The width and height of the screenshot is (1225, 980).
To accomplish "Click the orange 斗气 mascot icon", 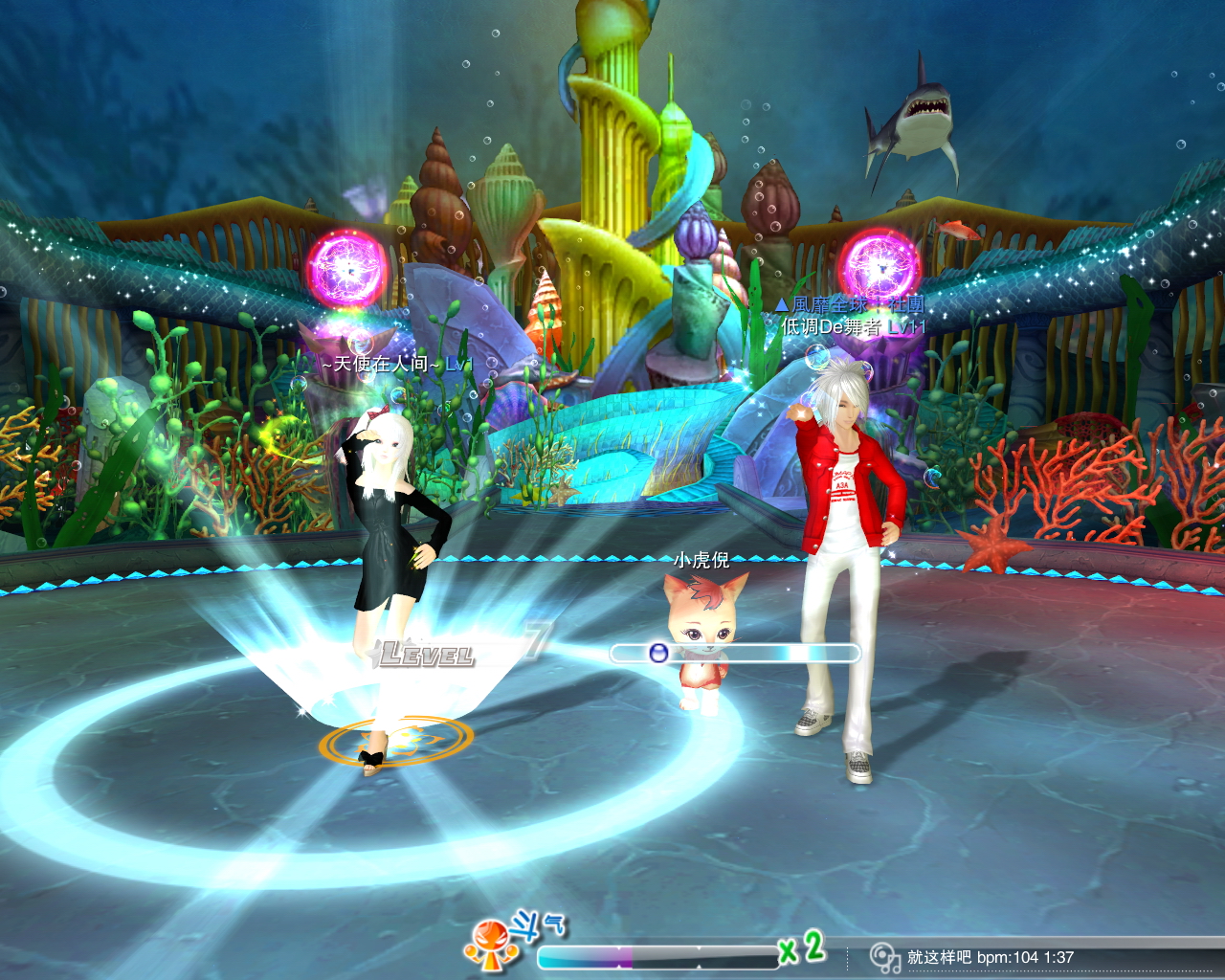I will coord(489,945).
